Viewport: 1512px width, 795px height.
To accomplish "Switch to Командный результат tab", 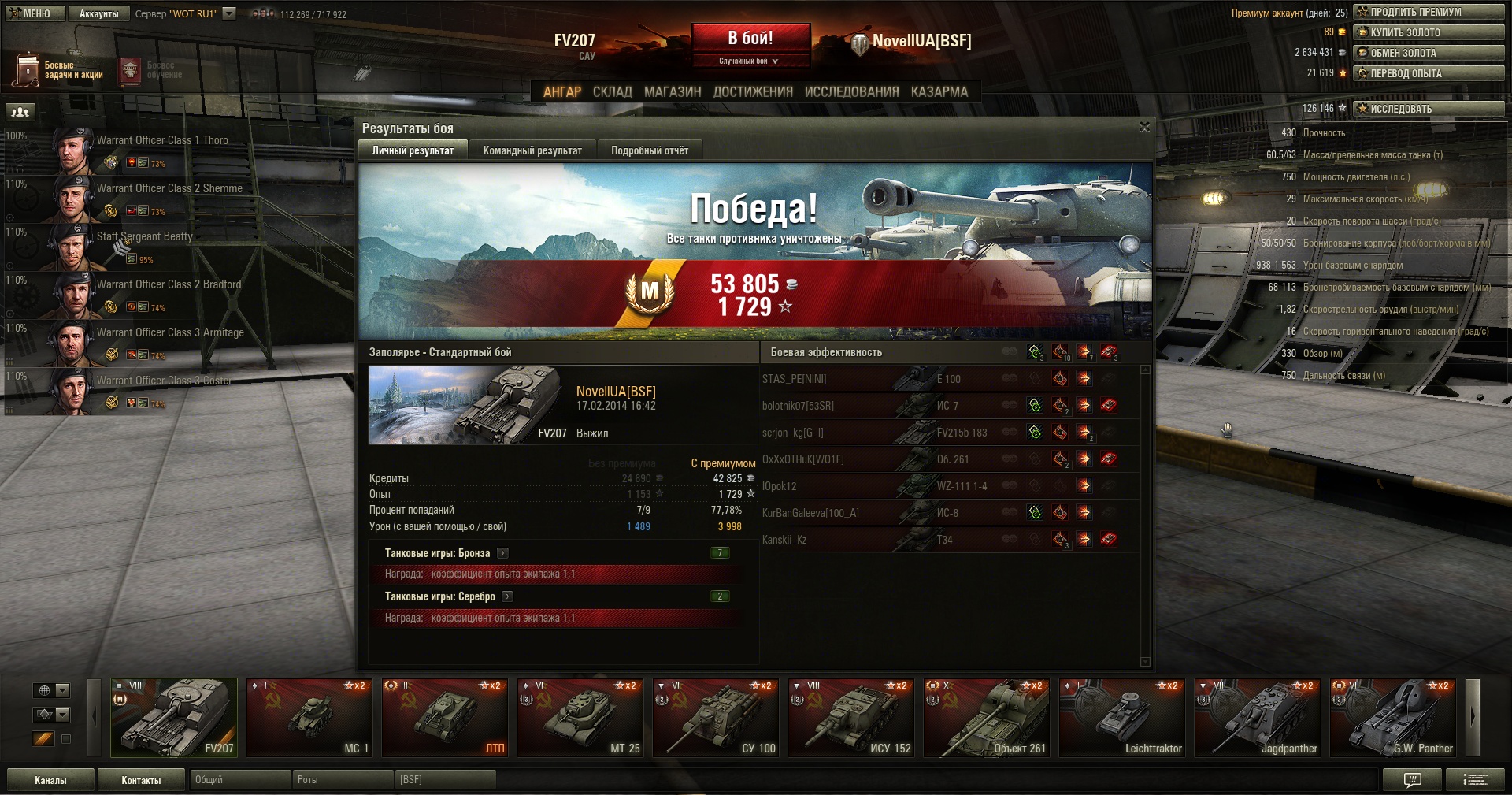I will point(532,150).
